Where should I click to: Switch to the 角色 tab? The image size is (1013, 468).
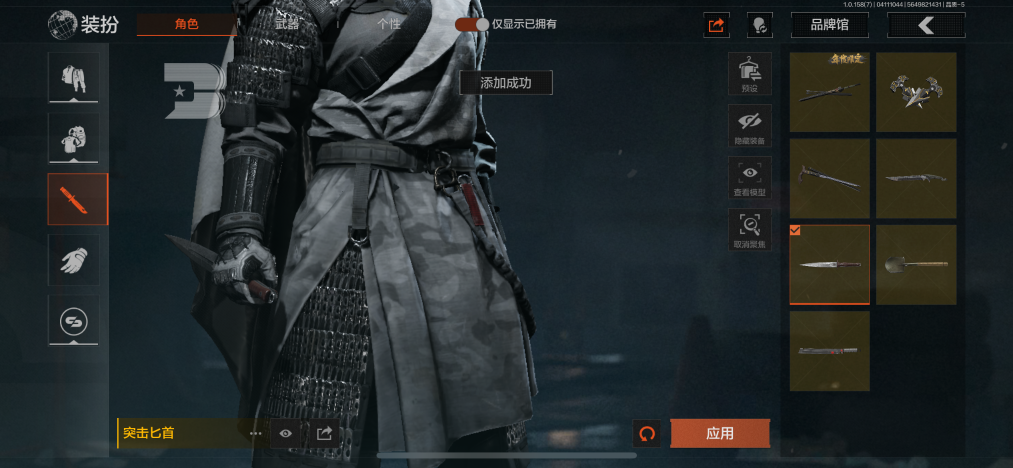tap(187, 24)
